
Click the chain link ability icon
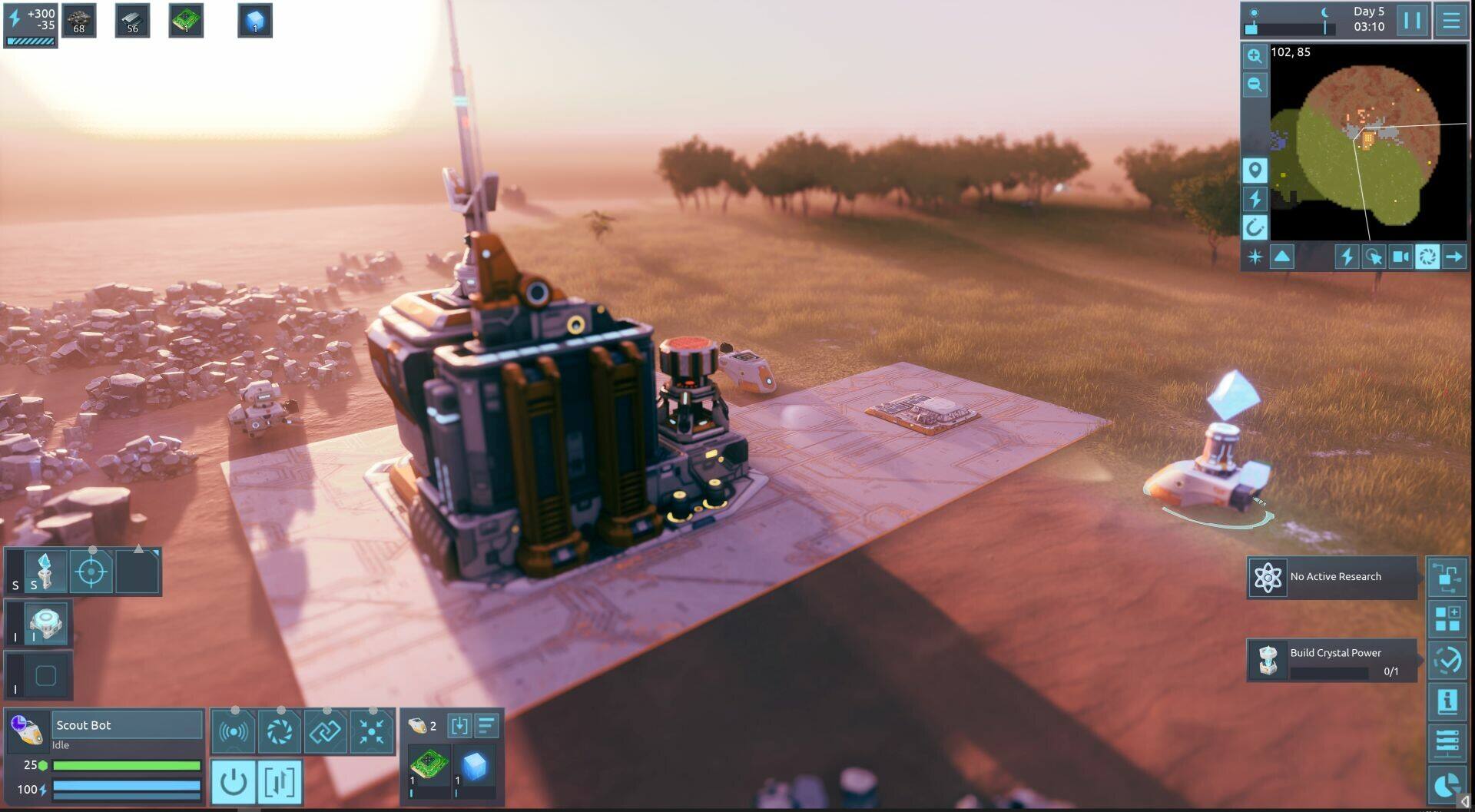(x=325, y=731)
